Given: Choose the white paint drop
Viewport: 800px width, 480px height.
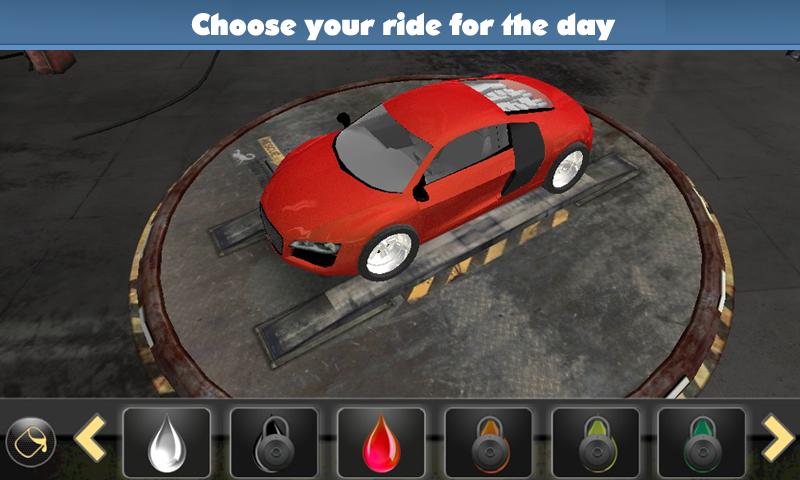Looking at the screenshot, I should pos(166,441).
